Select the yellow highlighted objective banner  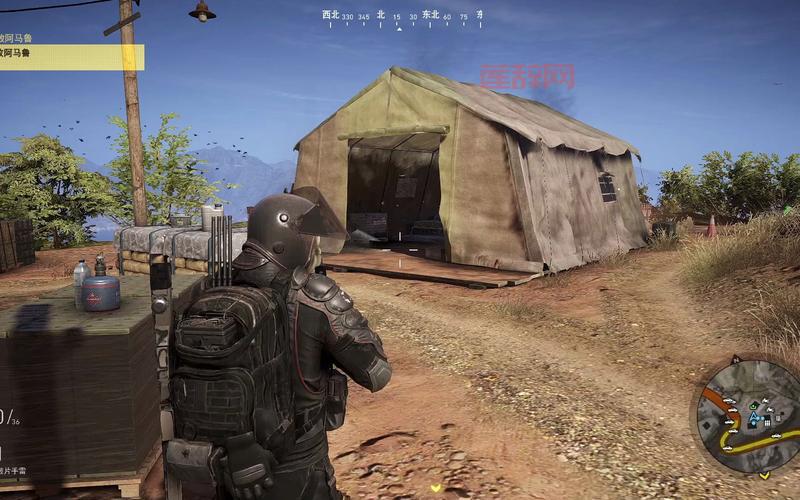[x=72, y=57]
